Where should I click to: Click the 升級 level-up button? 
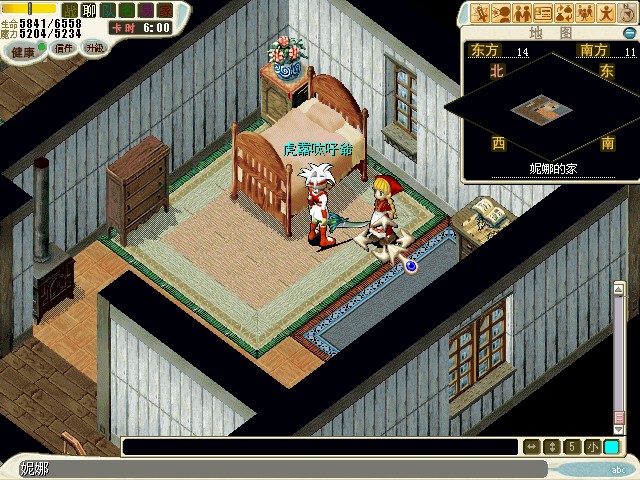pyautogui.click(x=94, y=48)
